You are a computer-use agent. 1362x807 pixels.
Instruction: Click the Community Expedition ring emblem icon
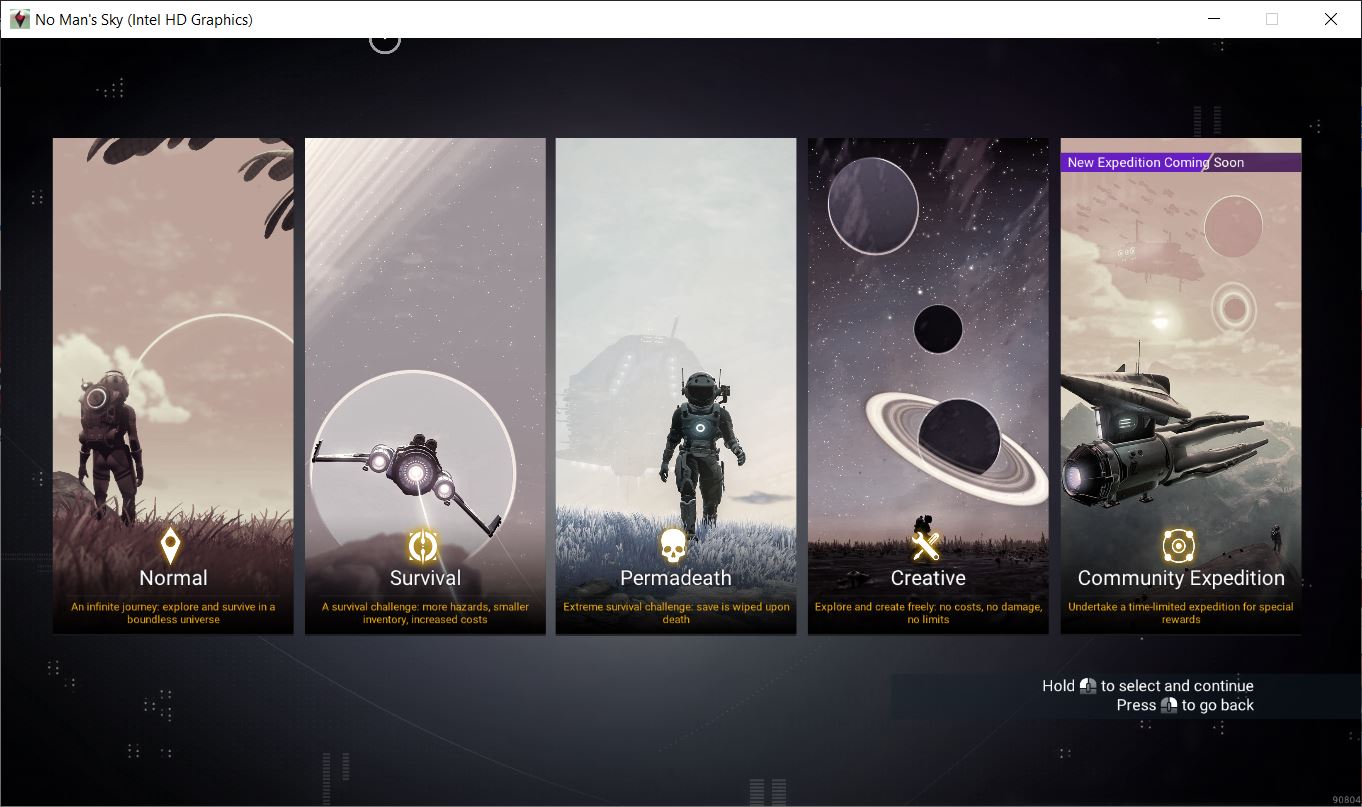tap(1180, 546)
